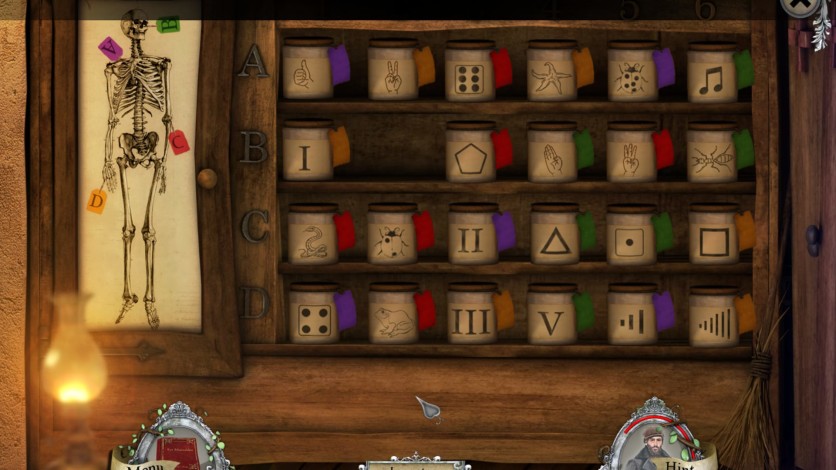Pick the frog jar

[x=392, y=318]
